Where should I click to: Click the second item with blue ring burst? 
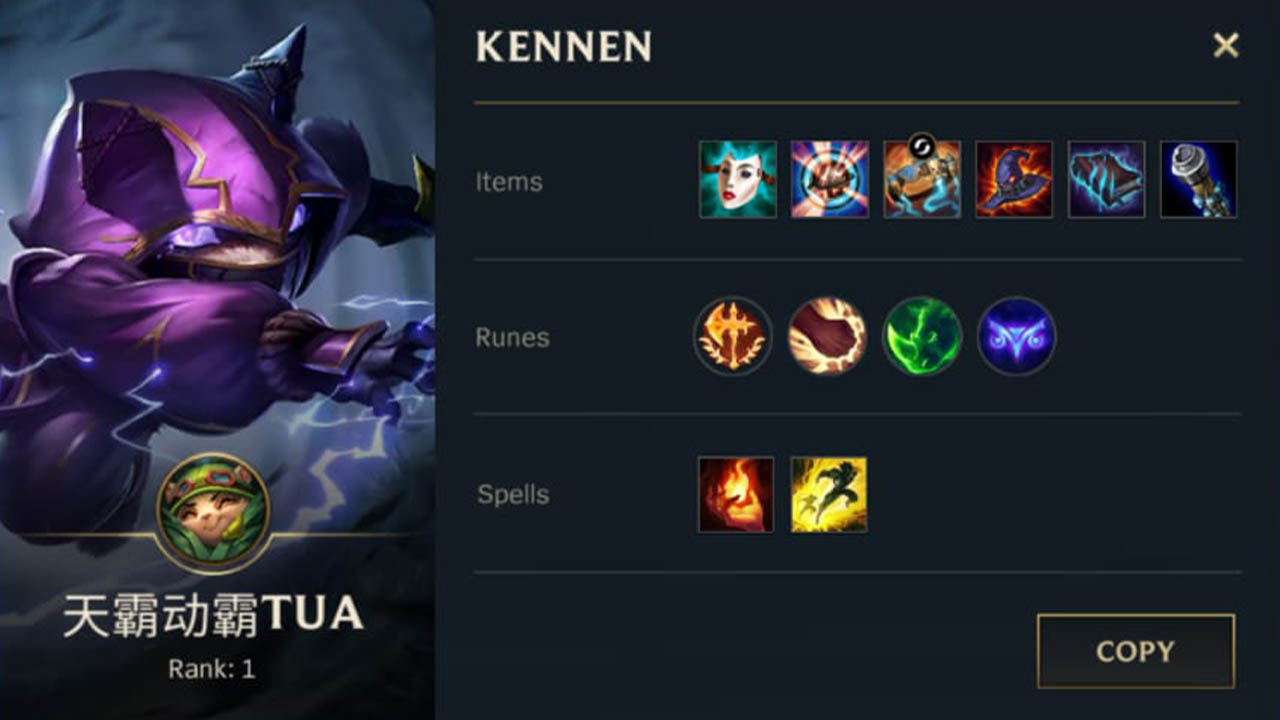pyautogui.click(x=829, y=182)
